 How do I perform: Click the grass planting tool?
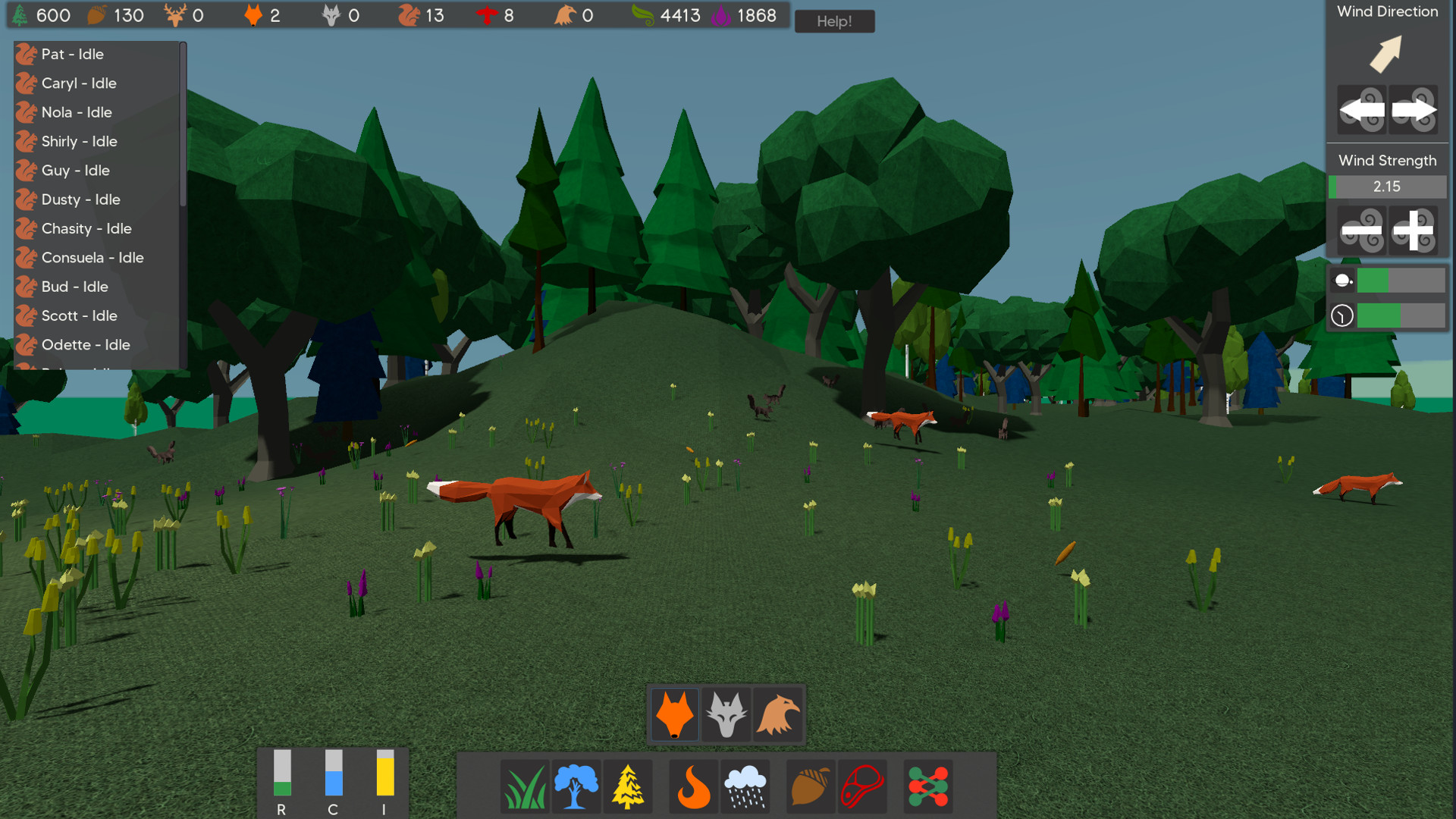(x=525, y=786)
